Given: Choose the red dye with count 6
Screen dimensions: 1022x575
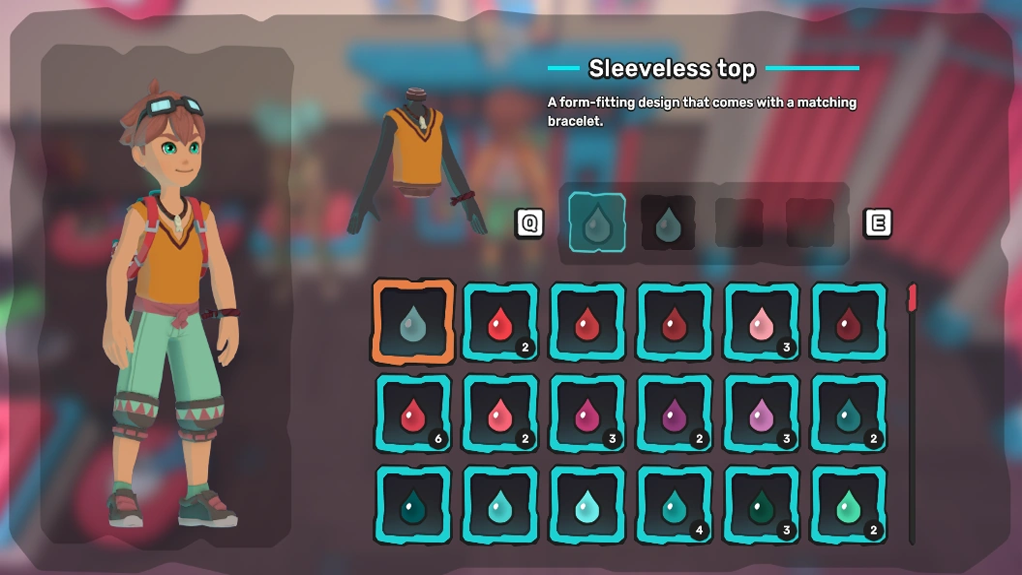Looking at the screenshot, I should (413, 414).
